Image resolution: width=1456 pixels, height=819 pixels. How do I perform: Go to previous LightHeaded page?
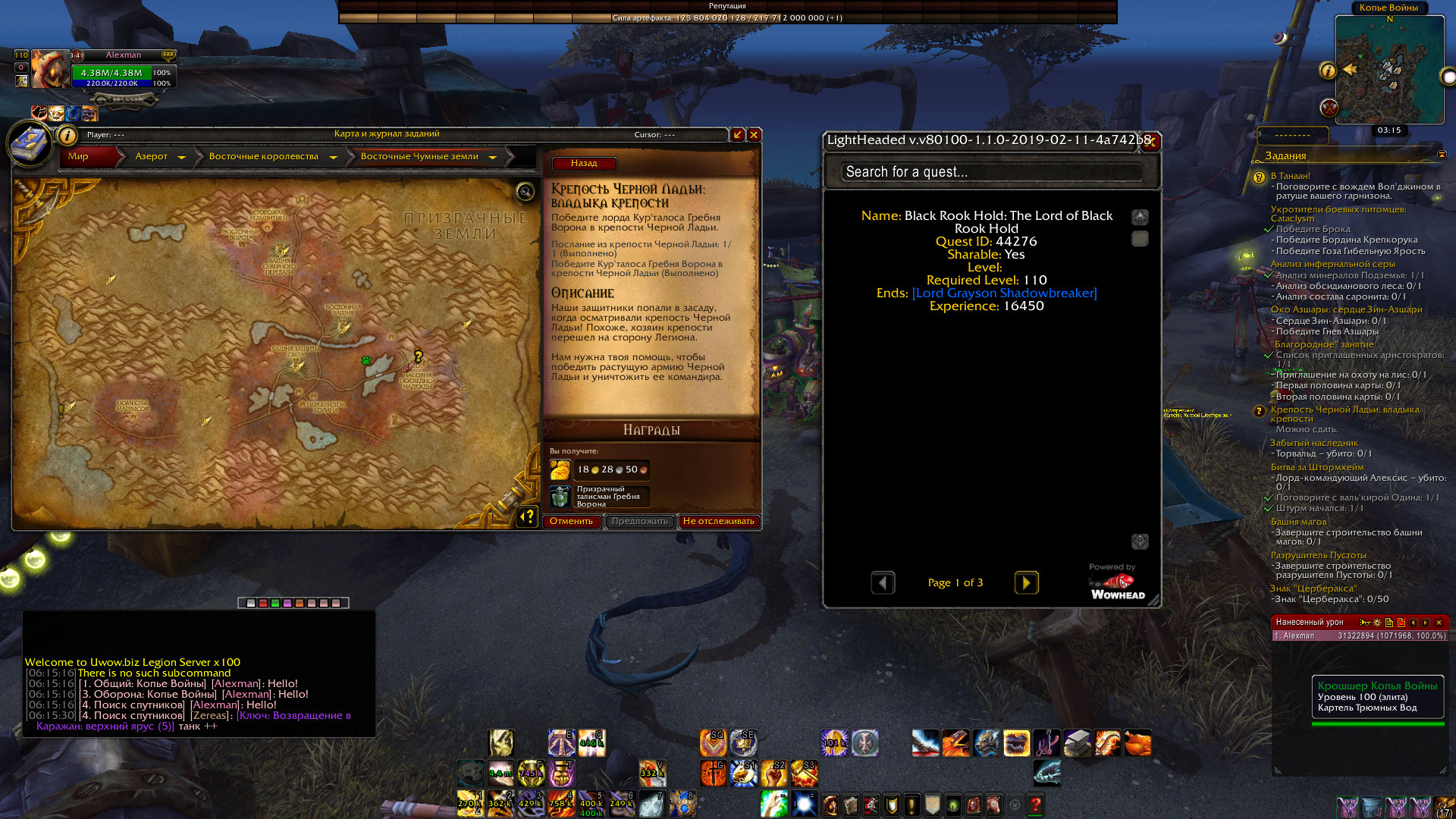tap(883, 582)
